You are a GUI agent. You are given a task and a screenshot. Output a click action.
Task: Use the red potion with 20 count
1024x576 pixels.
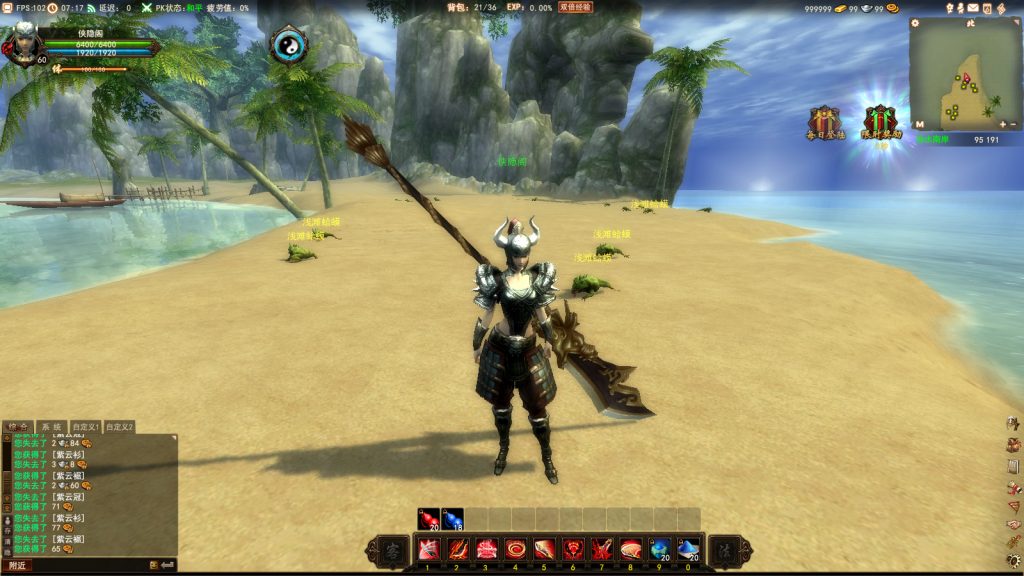[x=429, y=519]
